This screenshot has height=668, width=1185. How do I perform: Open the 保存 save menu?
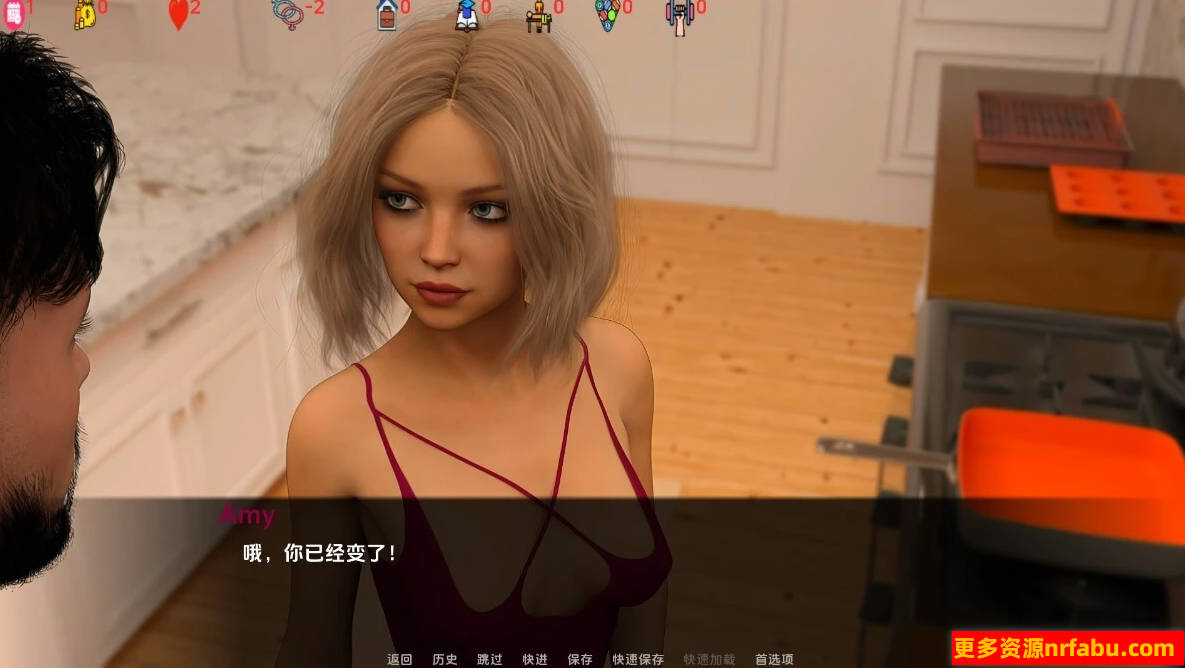click(580, 659)
